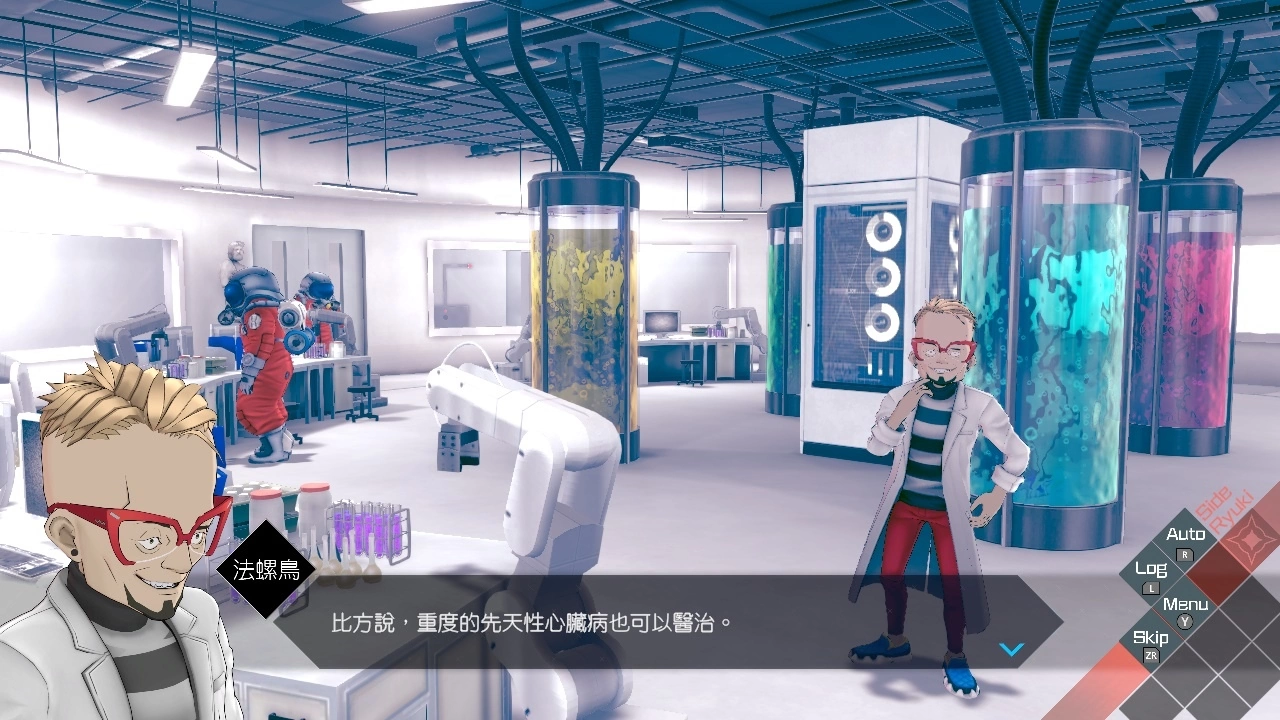The width and height of the screenshot is (1280, 720).
Task: Toggle Auto dialogue playback
Action: point(1187,533)
